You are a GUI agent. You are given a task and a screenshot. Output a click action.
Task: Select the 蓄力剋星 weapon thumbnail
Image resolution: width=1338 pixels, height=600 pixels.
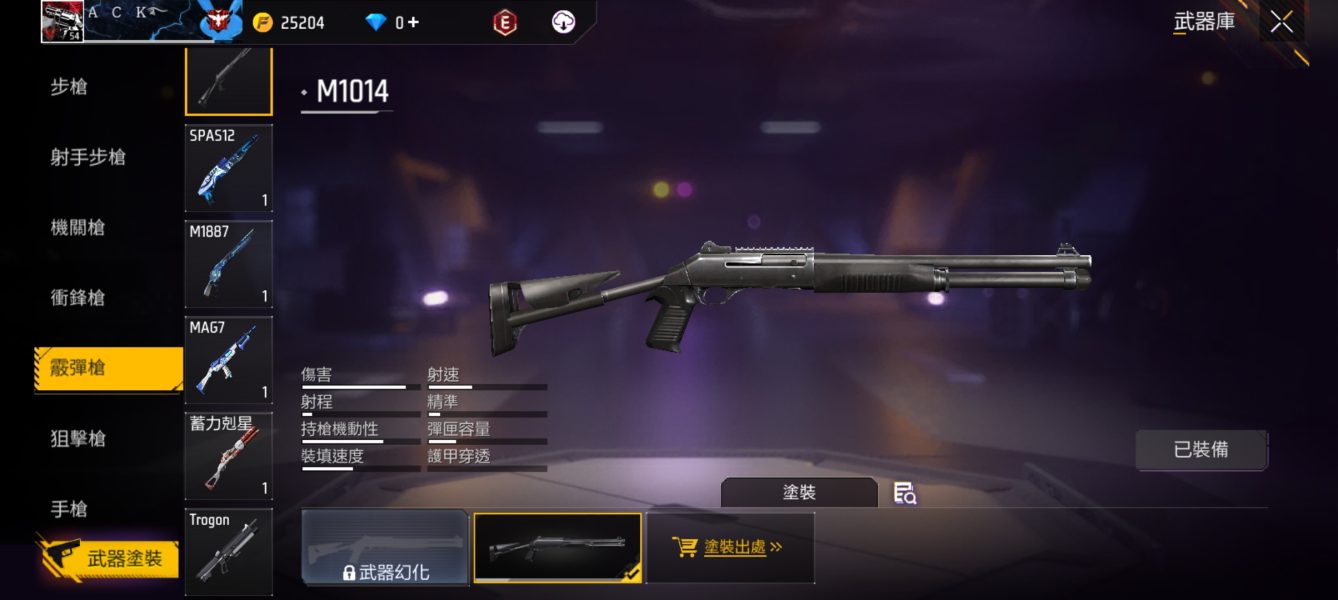[x=228, y=455]
